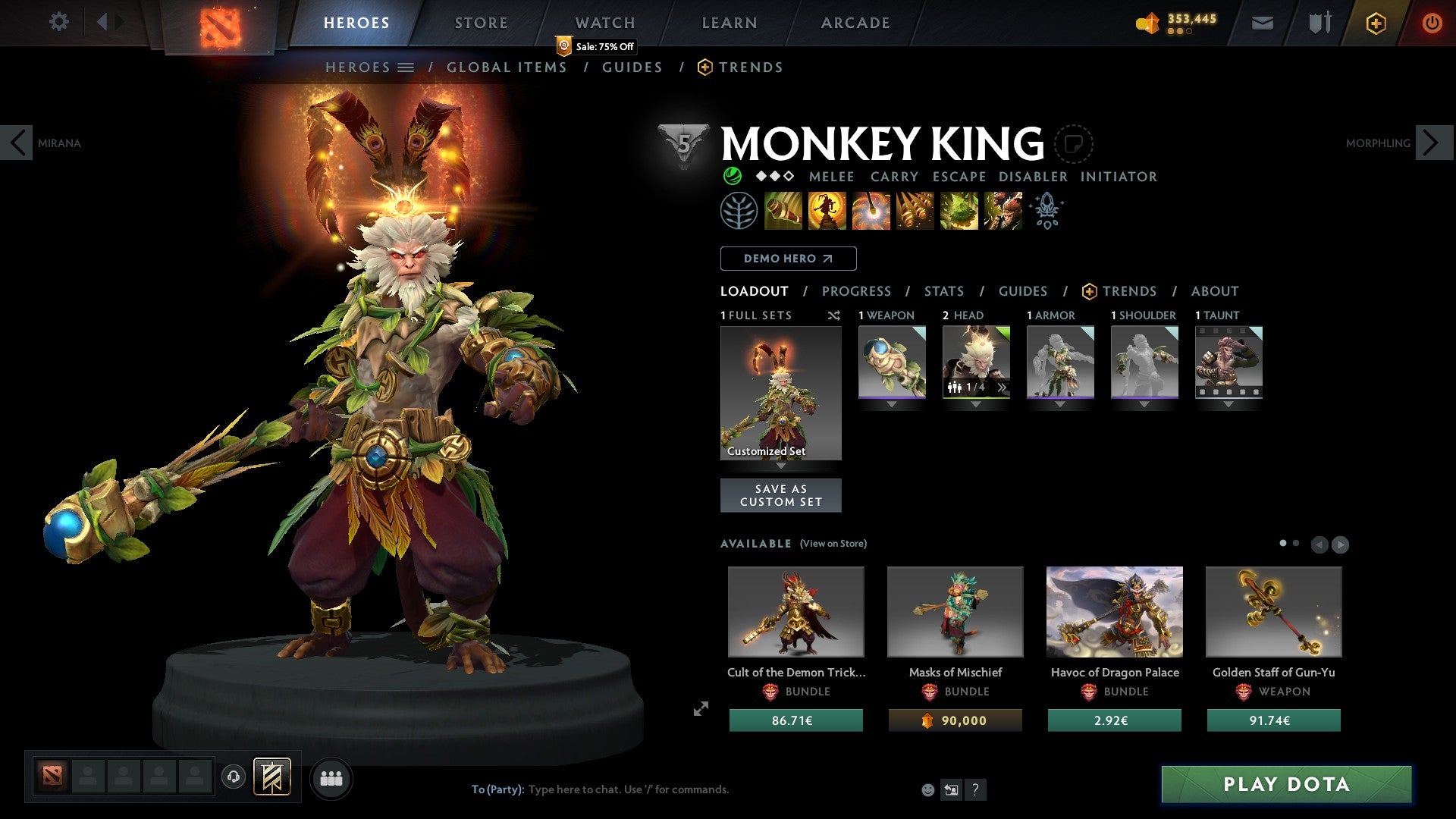Open the Arcade menu
Image resolution: width=1456 pixels, height=819 pixels.
pyautogui.click(x=855, y=22)
